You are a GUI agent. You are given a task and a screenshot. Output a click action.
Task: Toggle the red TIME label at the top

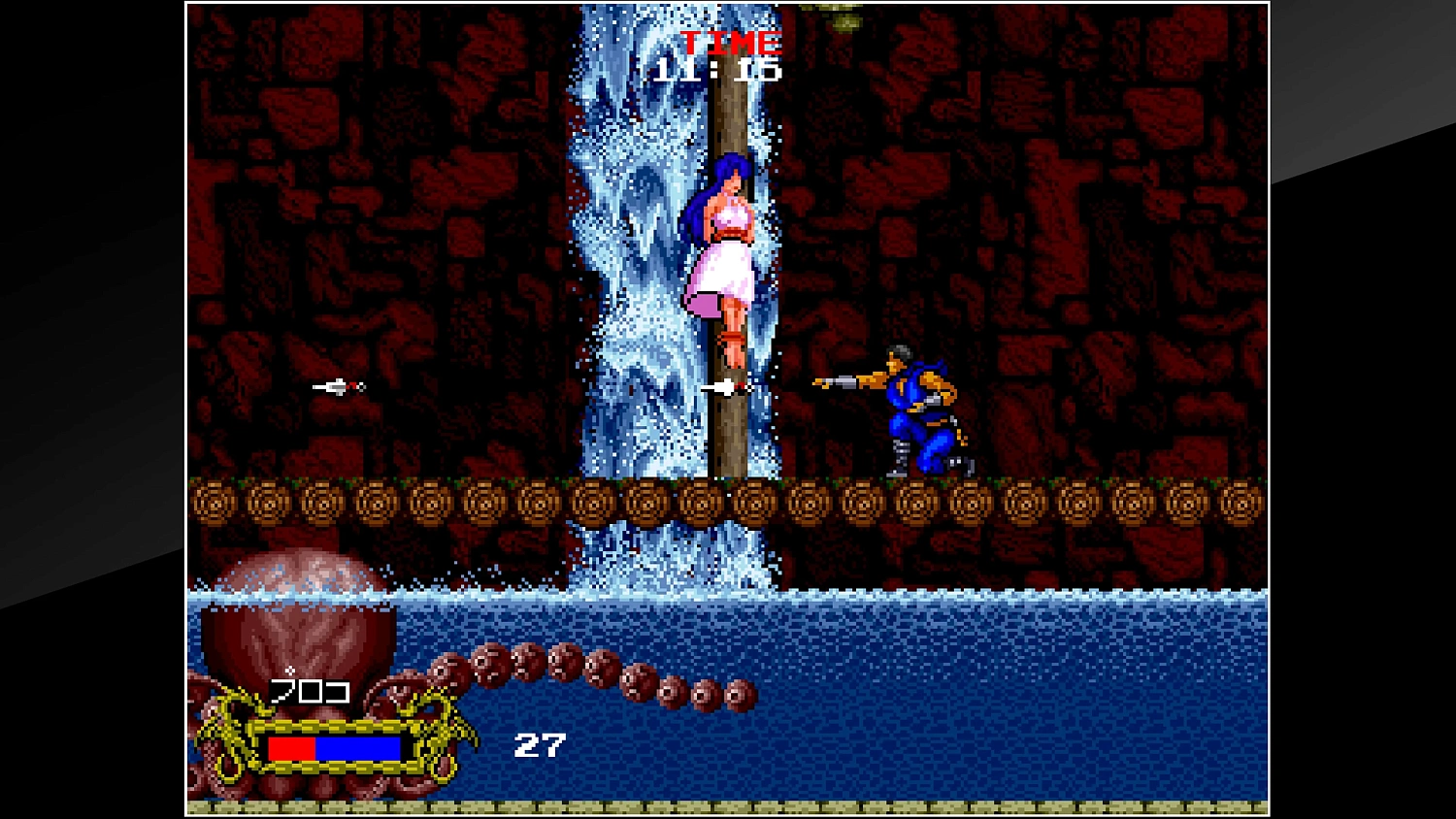click(x=730, y=42)
